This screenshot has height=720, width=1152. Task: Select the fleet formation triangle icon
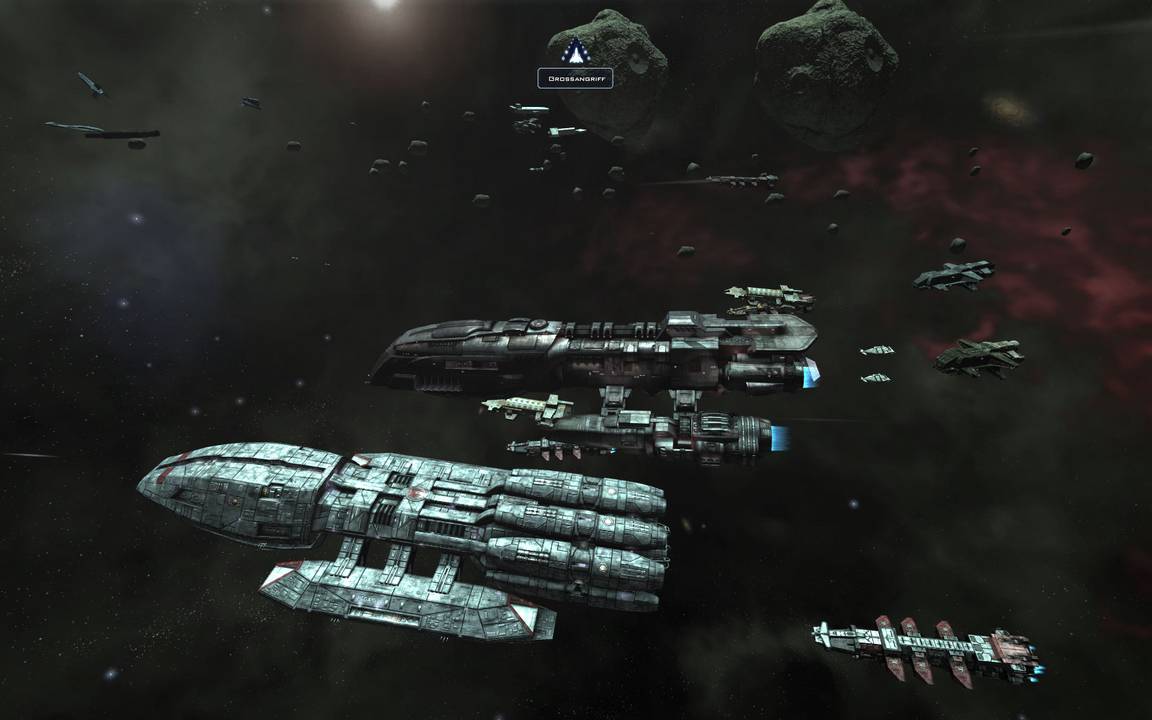(577, 49)
